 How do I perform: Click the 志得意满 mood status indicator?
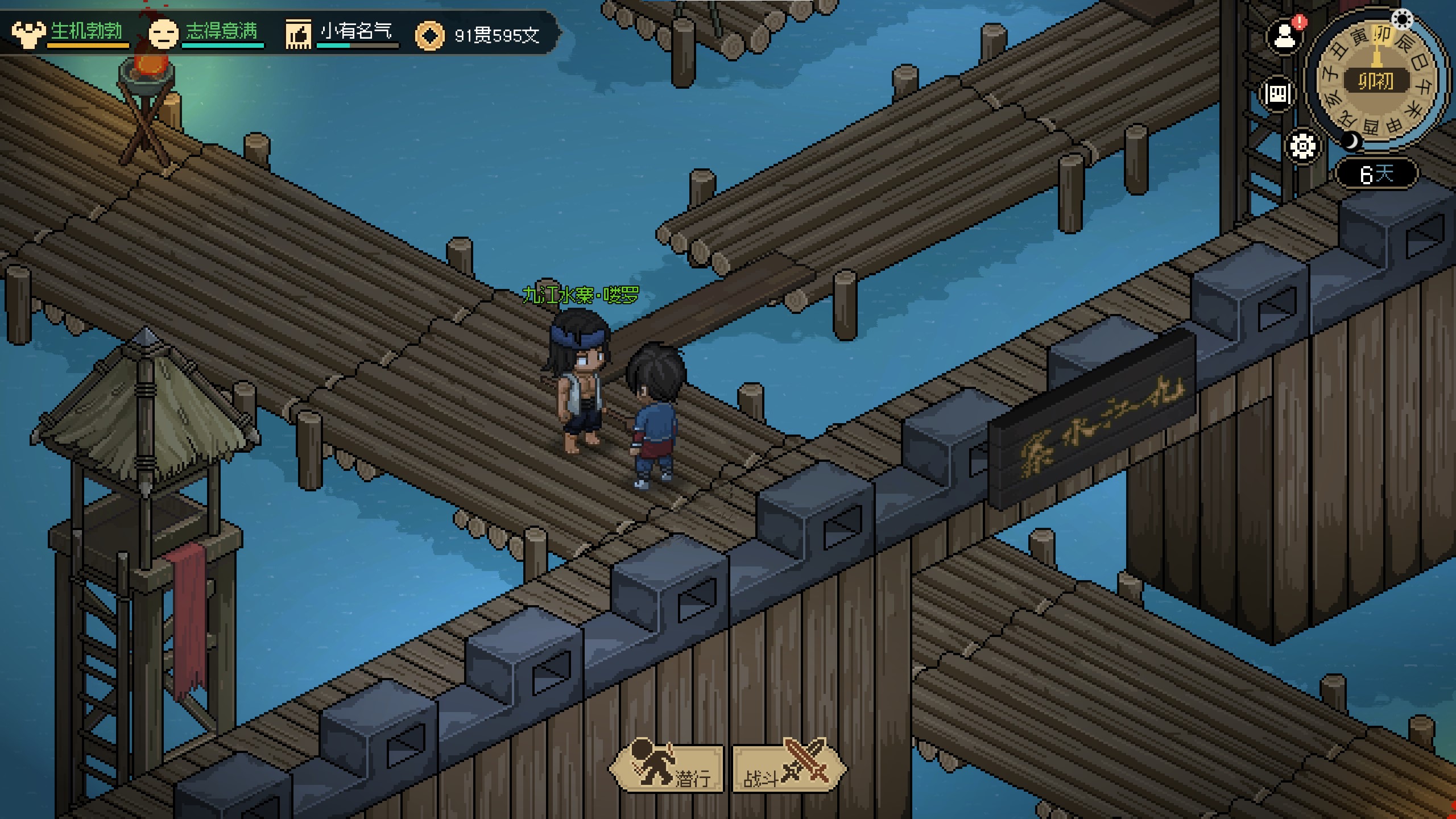[206, 33]
